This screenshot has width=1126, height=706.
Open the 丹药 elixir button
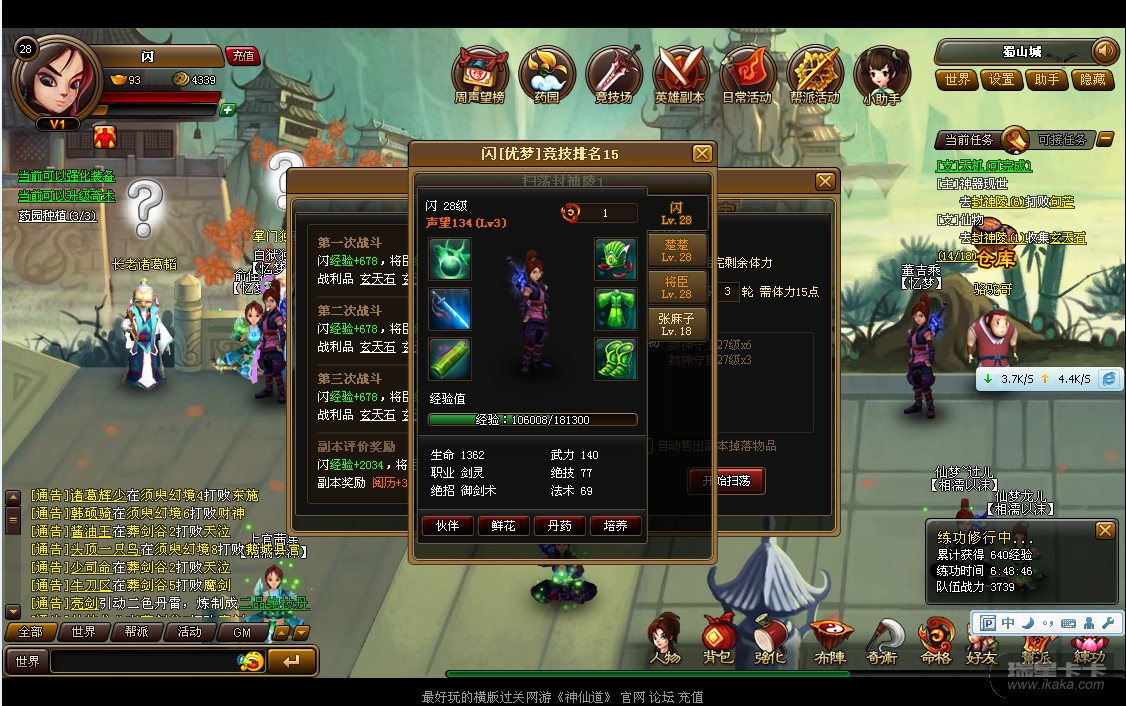point(559,525)
